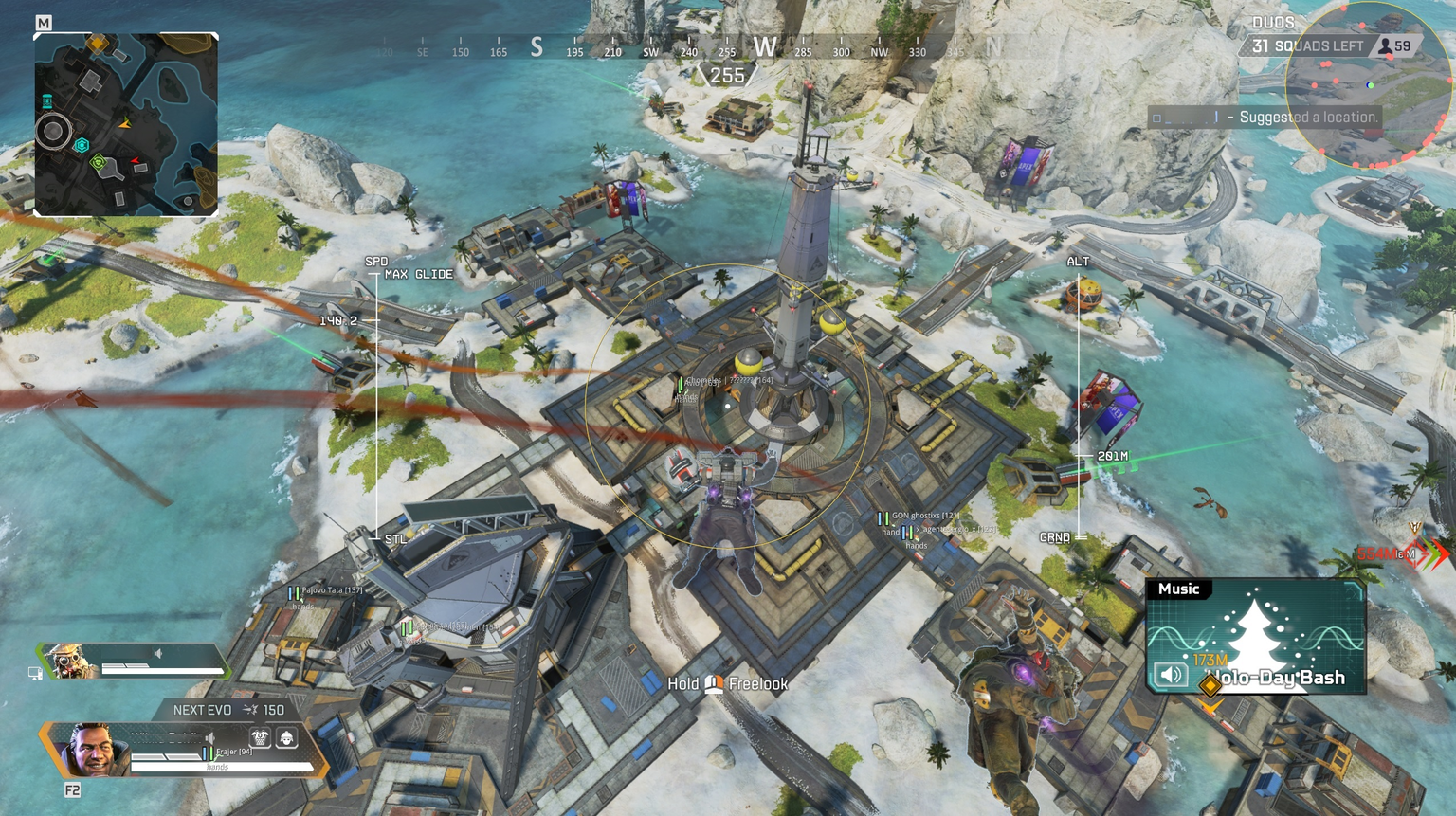Click the orange diamond location ping marker
Screen dimensions: 1456x816
(1210, 684)
